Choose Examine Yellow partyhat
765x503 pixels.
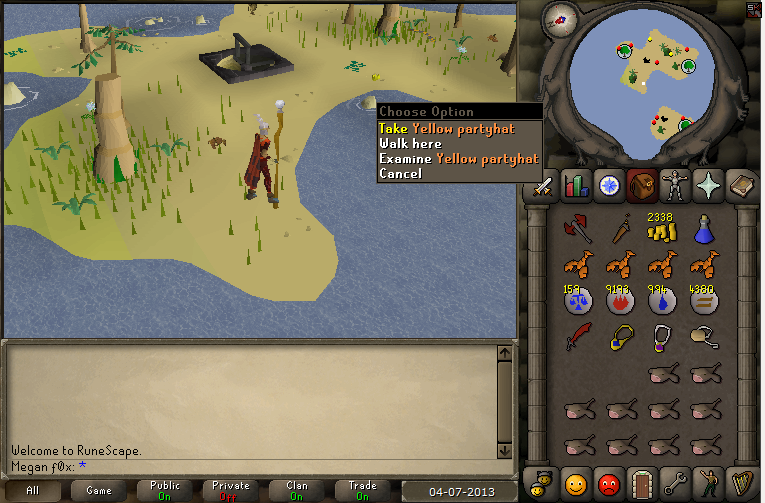click(458, 158)
